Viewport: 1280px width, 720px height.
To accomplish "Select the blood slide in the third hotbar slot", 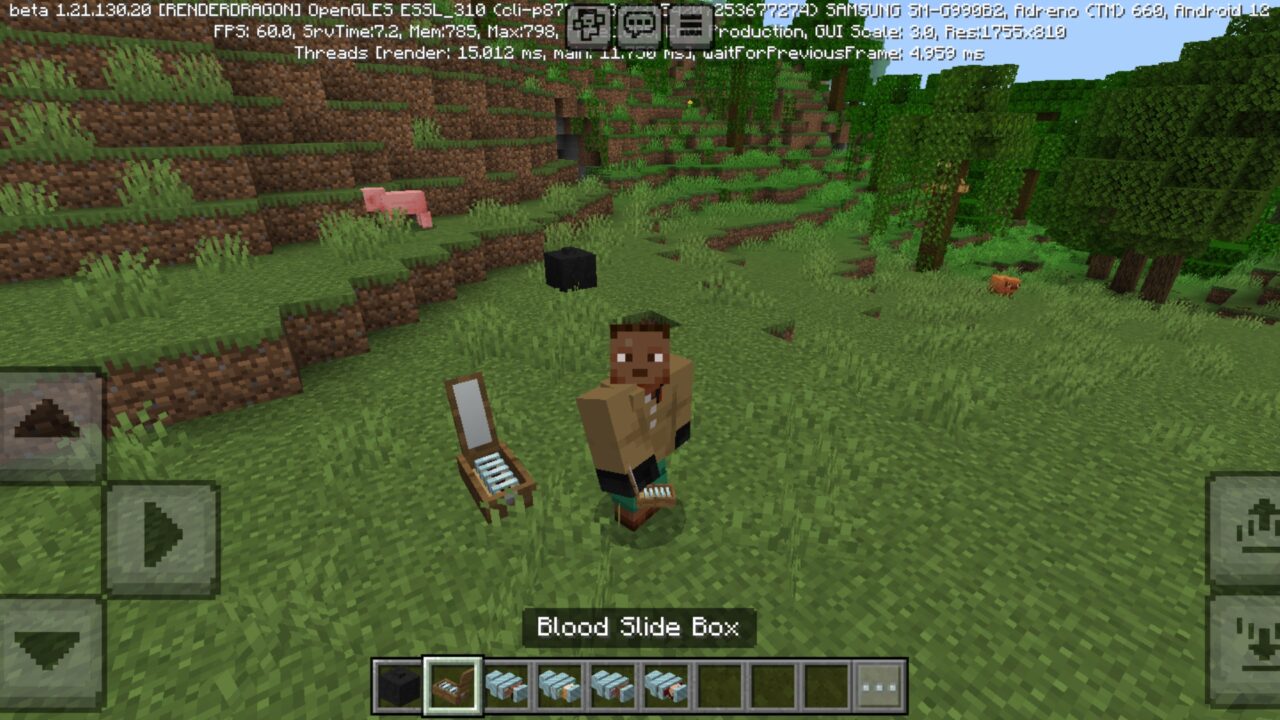I will coord(506,682).
